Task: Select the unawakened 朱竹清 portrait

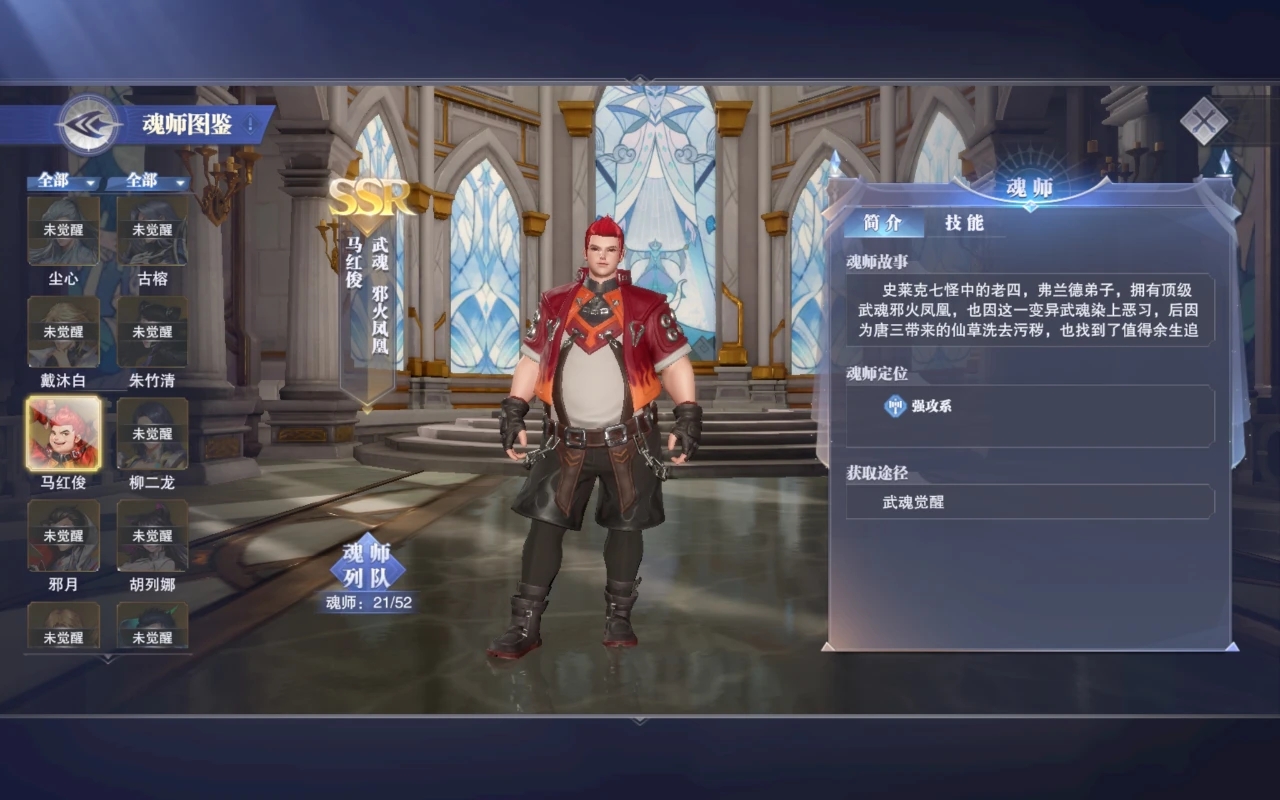Action: click(x=151, y=333)
